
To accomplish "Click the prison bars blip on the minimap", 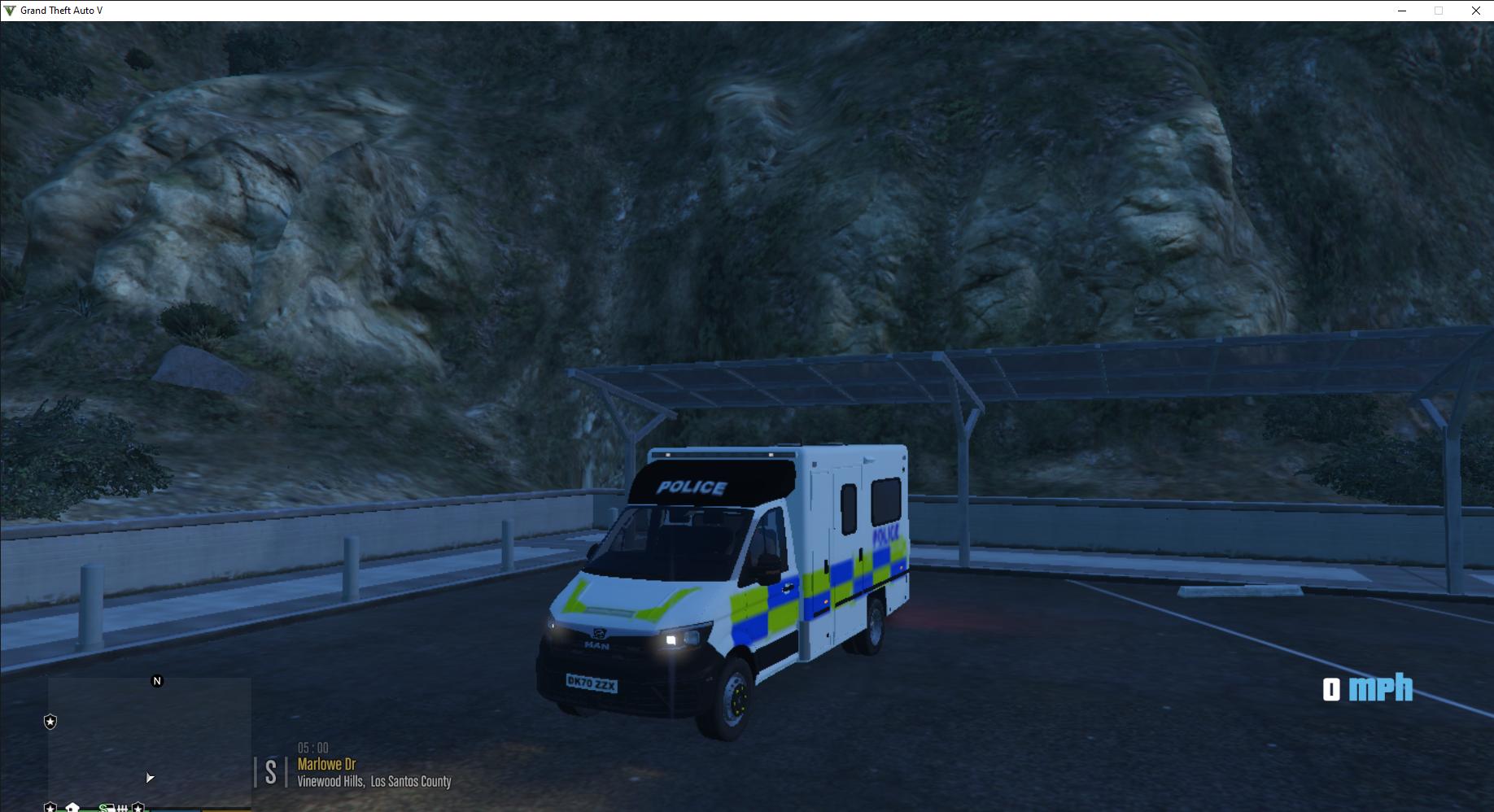I will [122, 808].
